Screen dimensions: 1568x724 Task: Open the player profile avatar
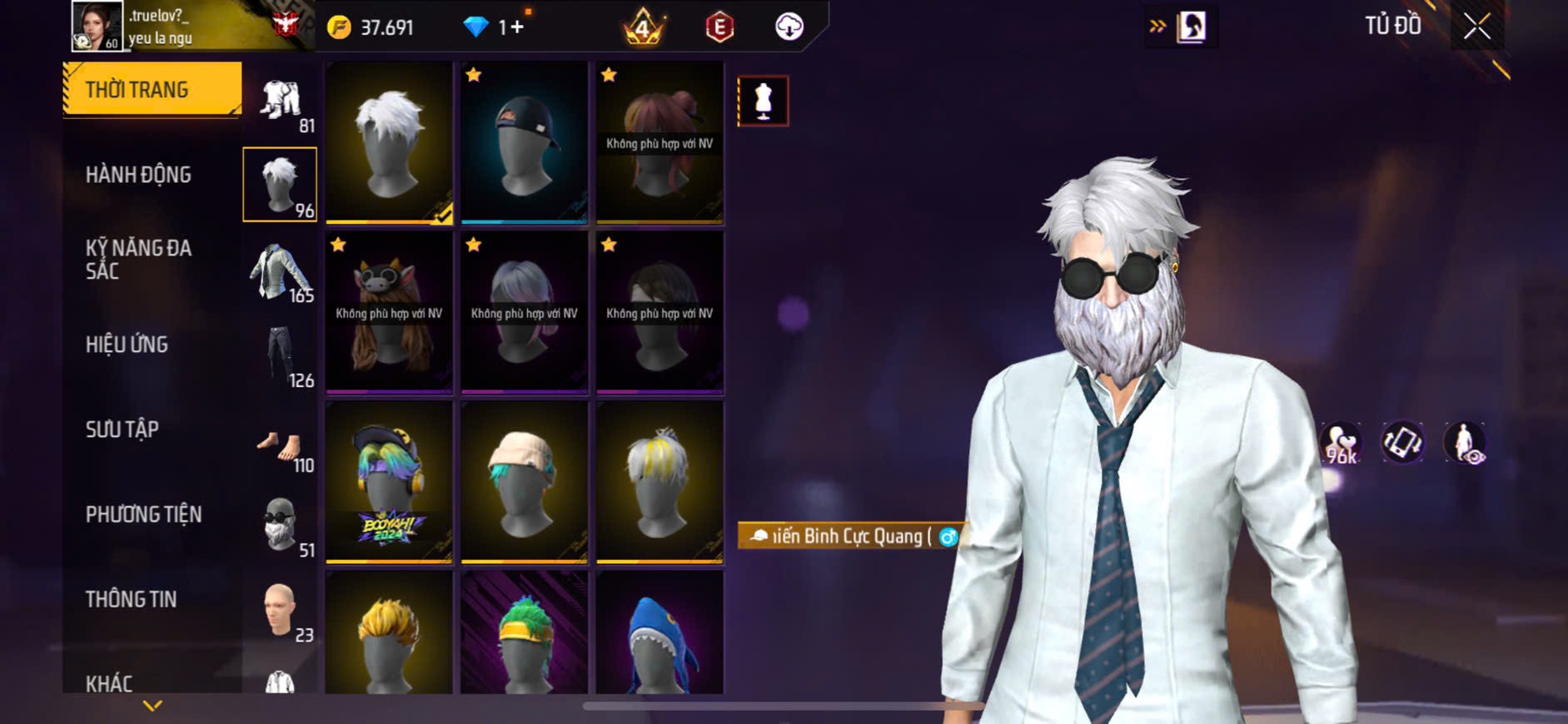point(97,26)
